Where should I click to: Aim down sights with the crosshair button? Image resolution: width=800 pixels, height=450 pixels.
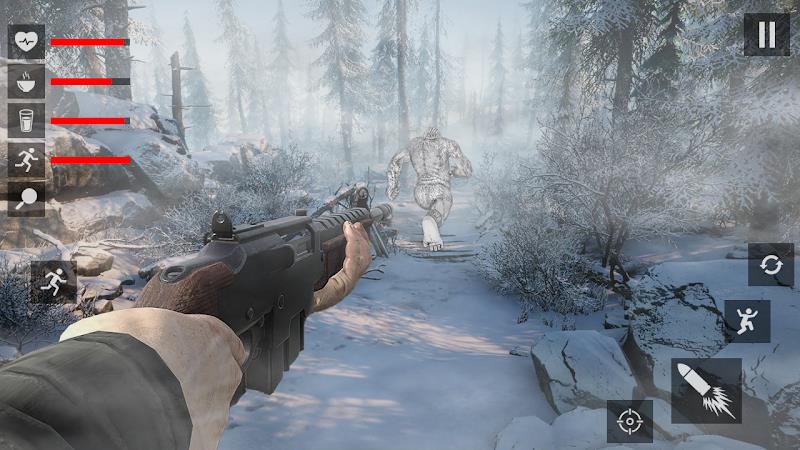(x=629, y=421)
